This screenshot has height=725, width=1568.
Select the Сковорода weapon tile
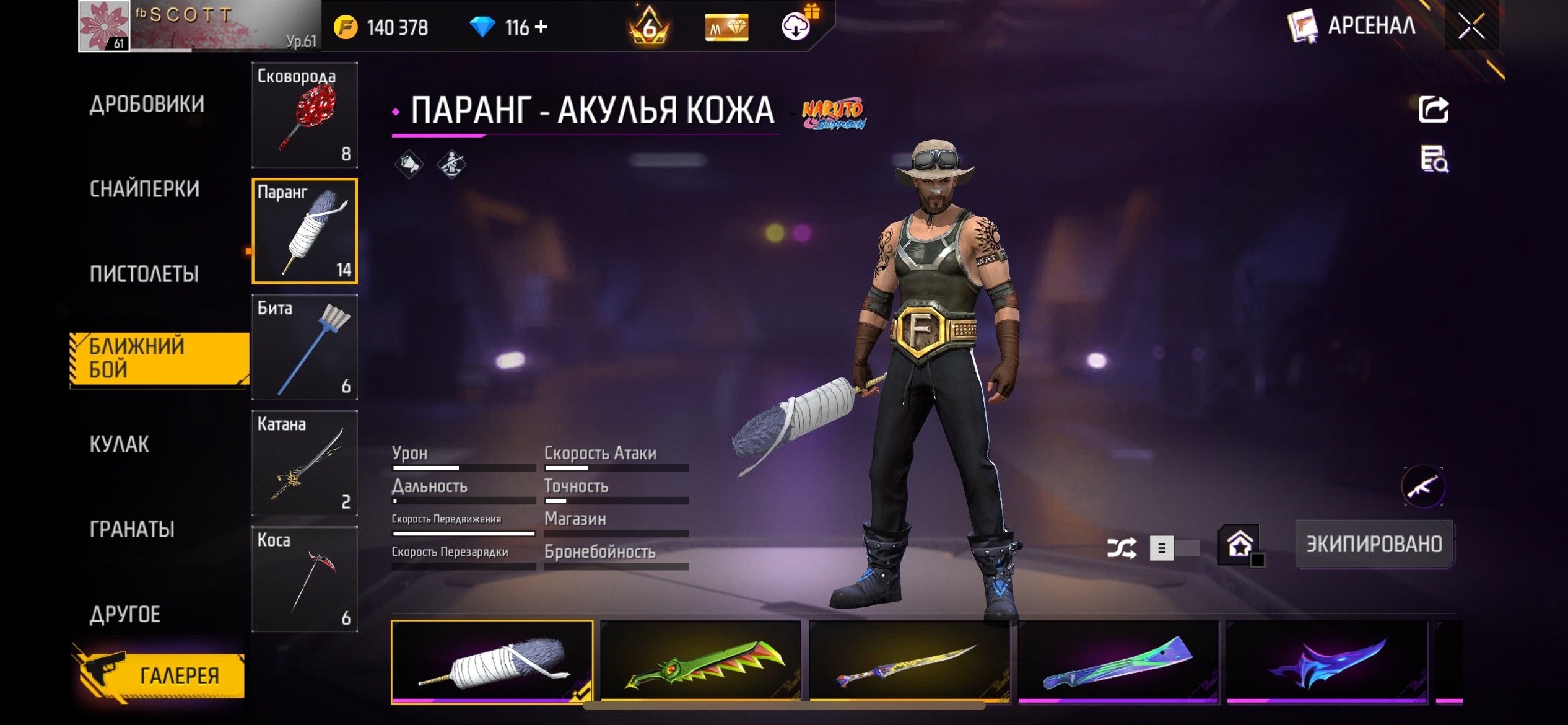click(305, 115)
